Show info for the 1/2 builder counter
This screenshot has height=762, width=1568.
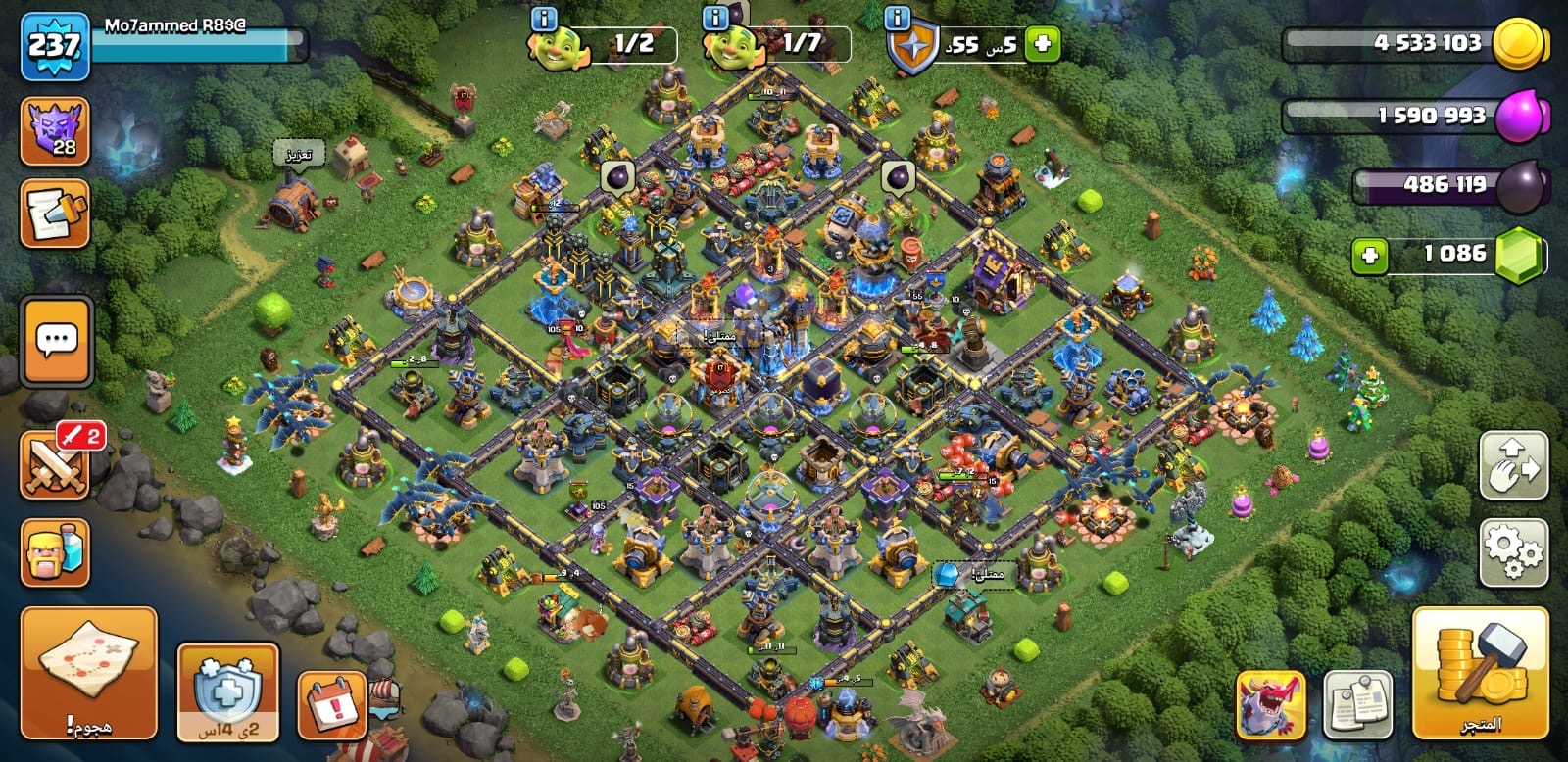[542, 19]
